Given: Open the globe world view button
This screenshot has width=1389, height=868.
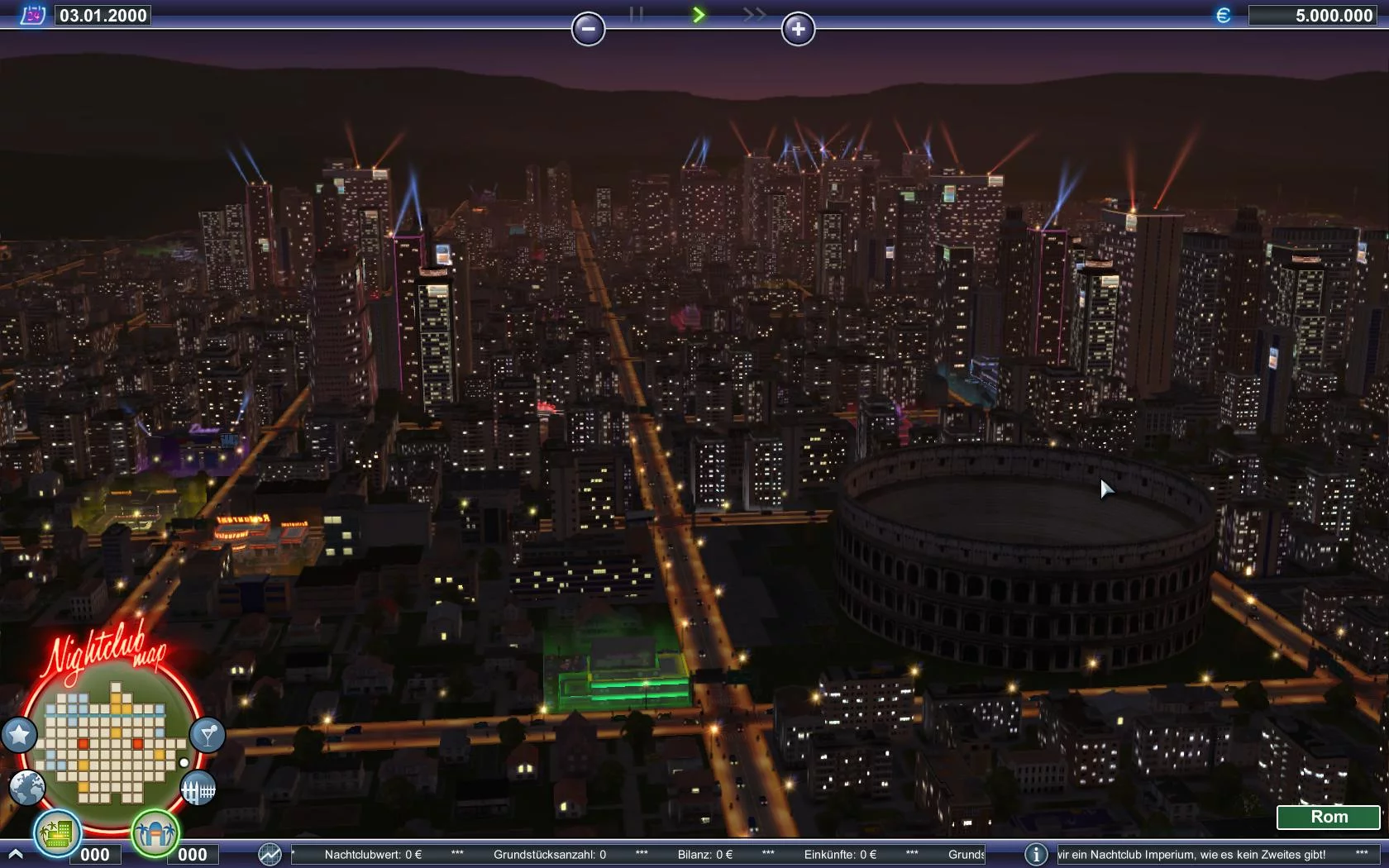Looking at the screenshot, I should point(27,788).
